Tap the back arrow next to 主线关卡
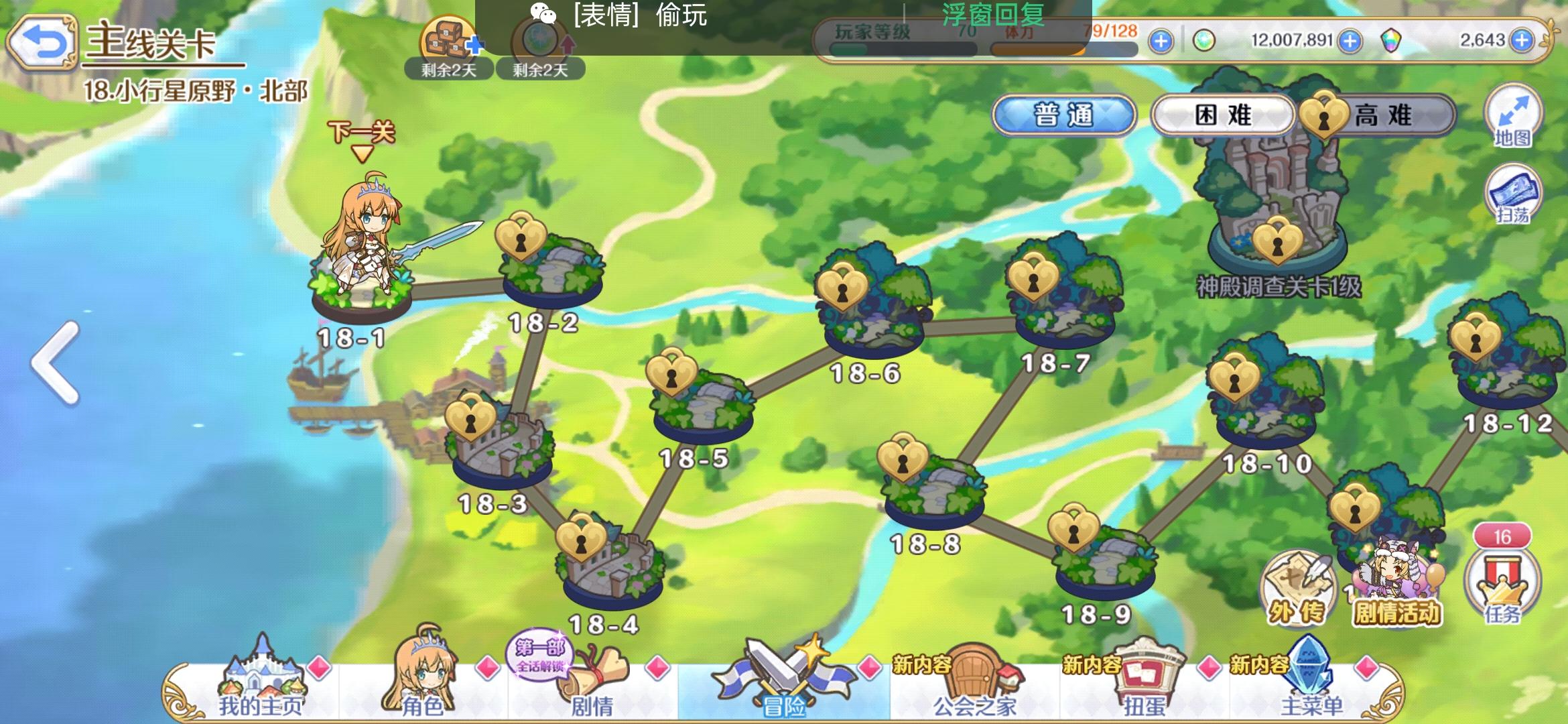 coord(42,42)
